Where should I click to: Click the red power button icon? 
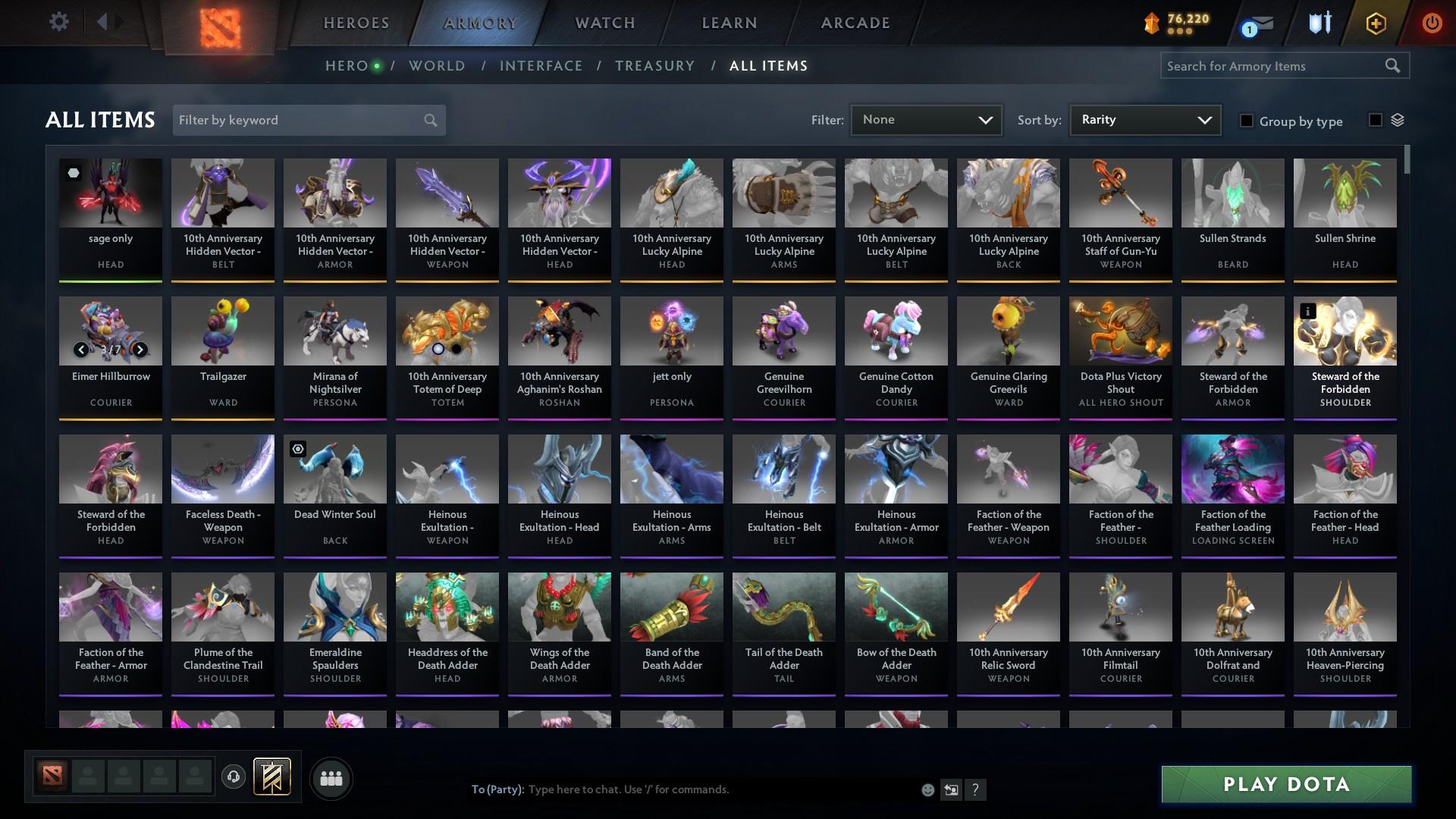click(1432, 23)
